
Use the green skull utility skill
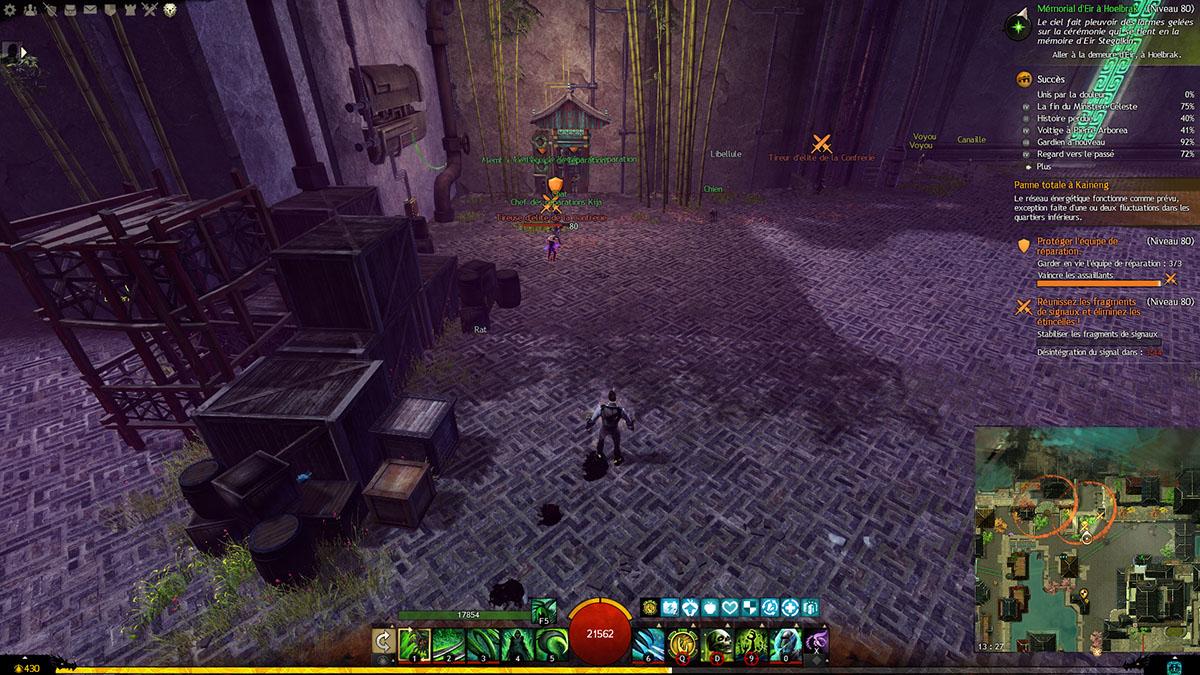click(x=717, y=642)
